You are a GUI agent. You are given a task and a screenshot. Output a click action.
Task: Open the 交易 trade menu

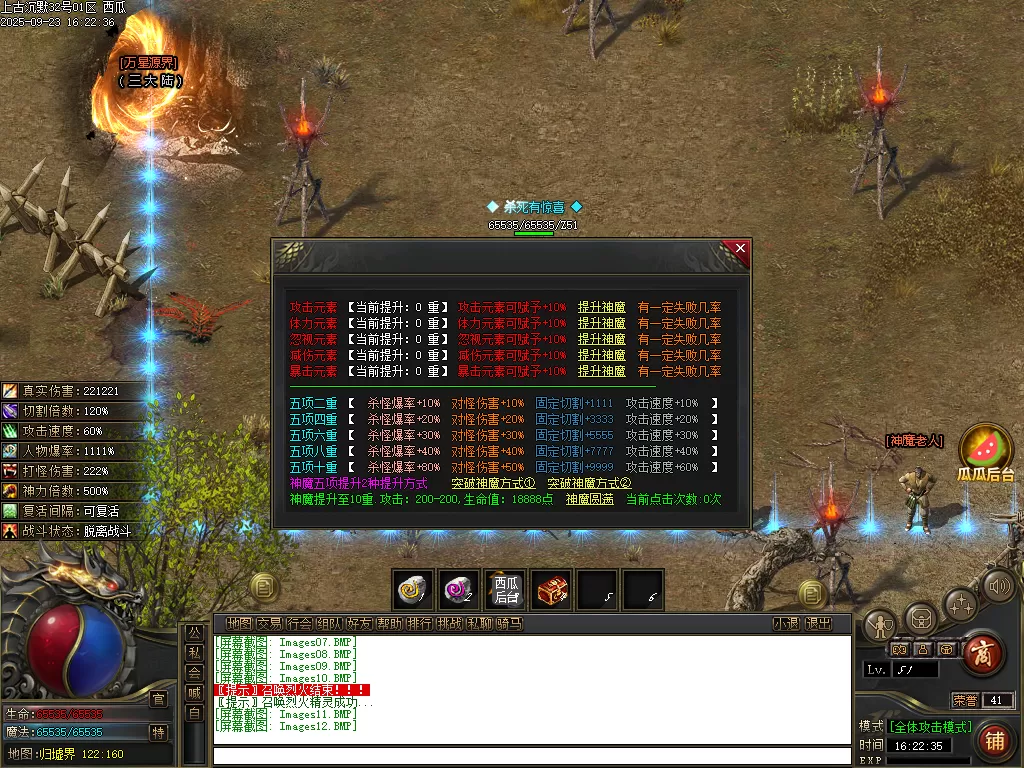[x=269, y=624]
